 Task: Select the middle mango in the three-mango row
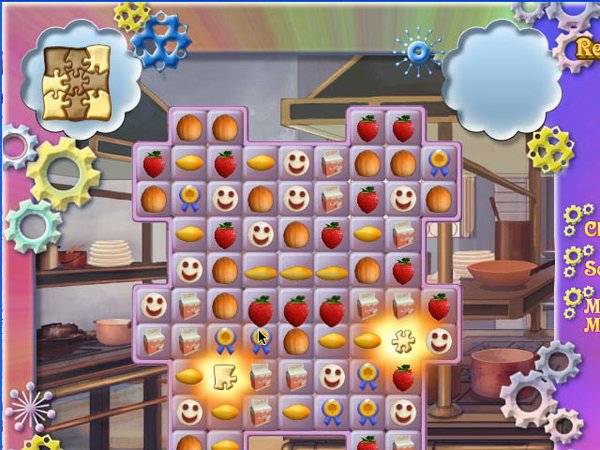[296, 271]
